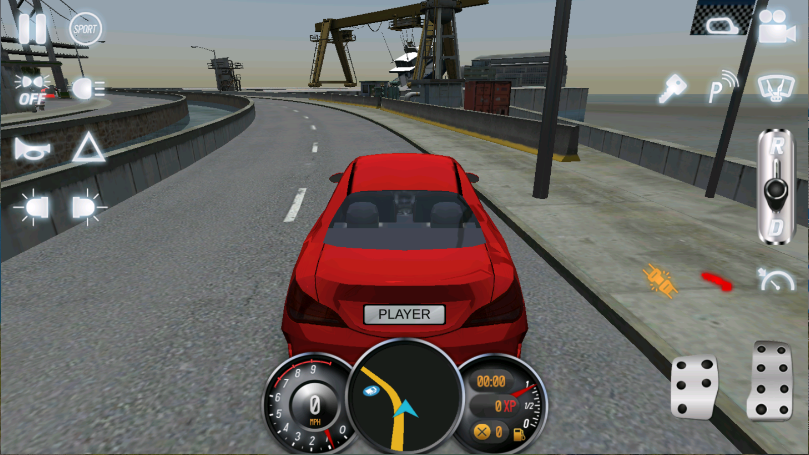This screenshot has height=455, width=809.
Task: Step on the brake pedal
Action: (694, 387)
